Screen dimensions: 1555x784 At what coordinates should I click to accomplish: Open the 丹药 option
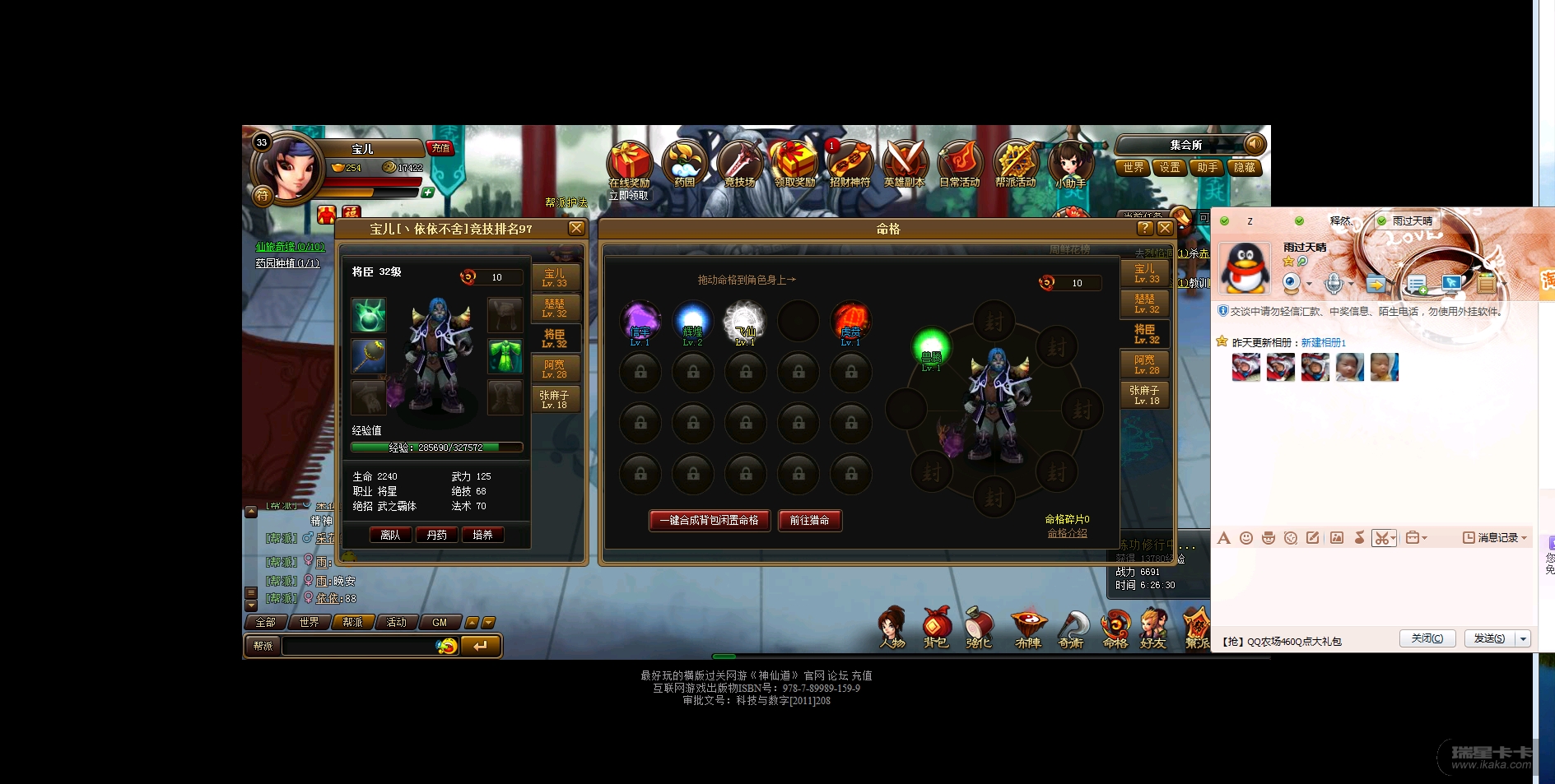point(436,535)
